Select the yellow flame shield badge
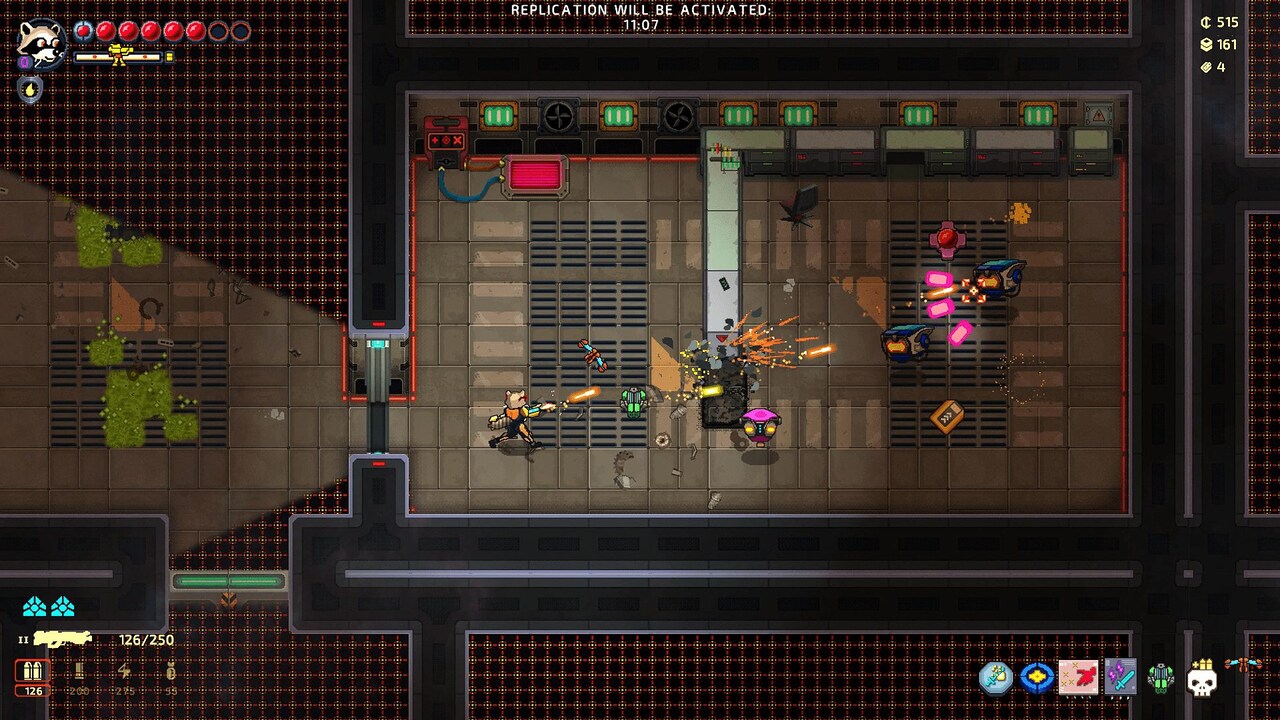The height and width of the screenshot is (720, 1280). (30, 89)
